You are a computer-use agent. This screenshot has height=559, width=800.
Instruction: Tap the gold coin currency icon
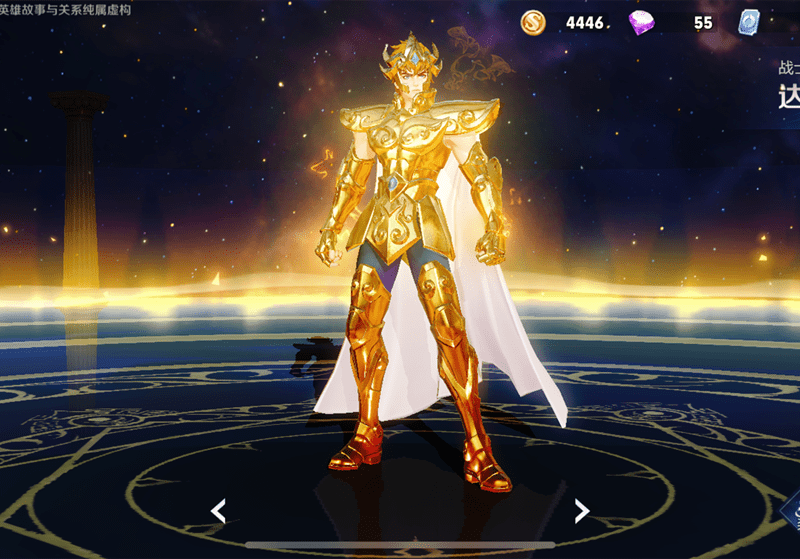[x=534, y=21]
